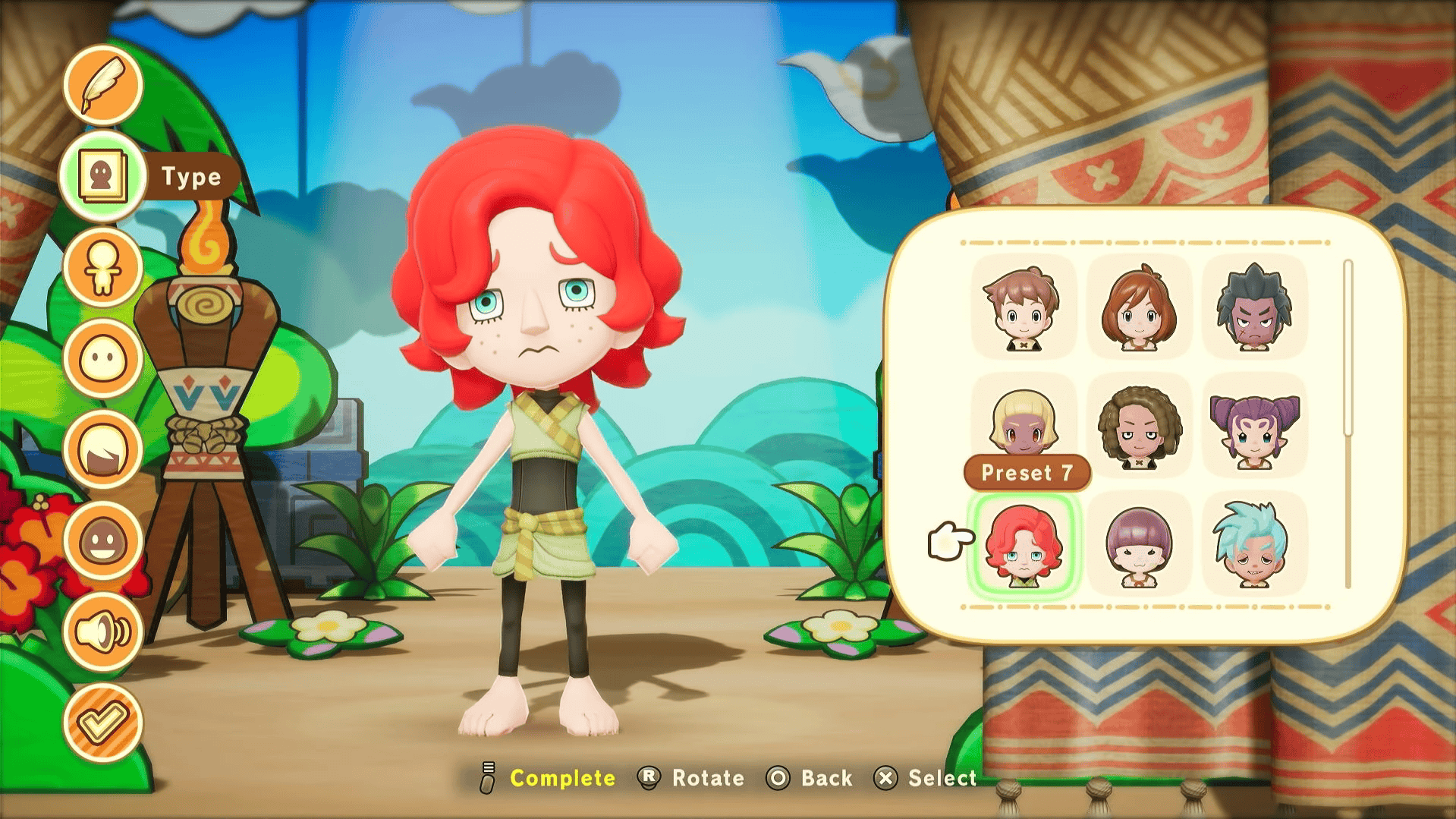Open the body shape customization icon
The height and width of the screenshot is (819, 1456).
(103, 267)
